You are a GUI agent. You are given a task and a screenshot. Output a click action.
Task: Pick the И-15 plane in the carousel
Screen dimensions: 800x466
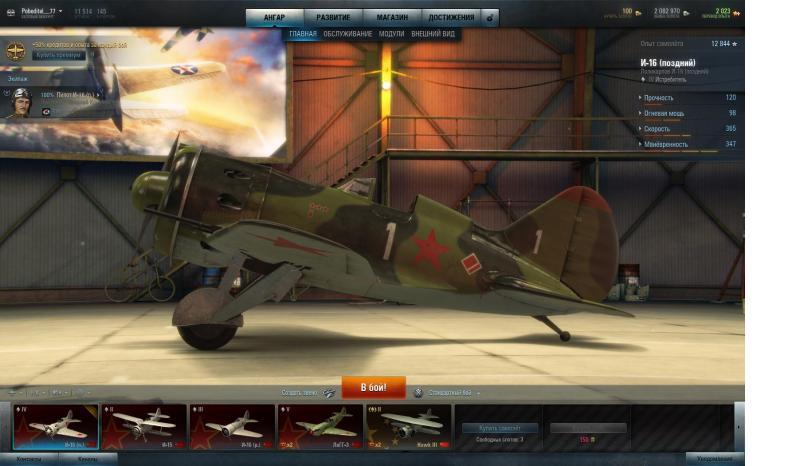pos(144,426)
